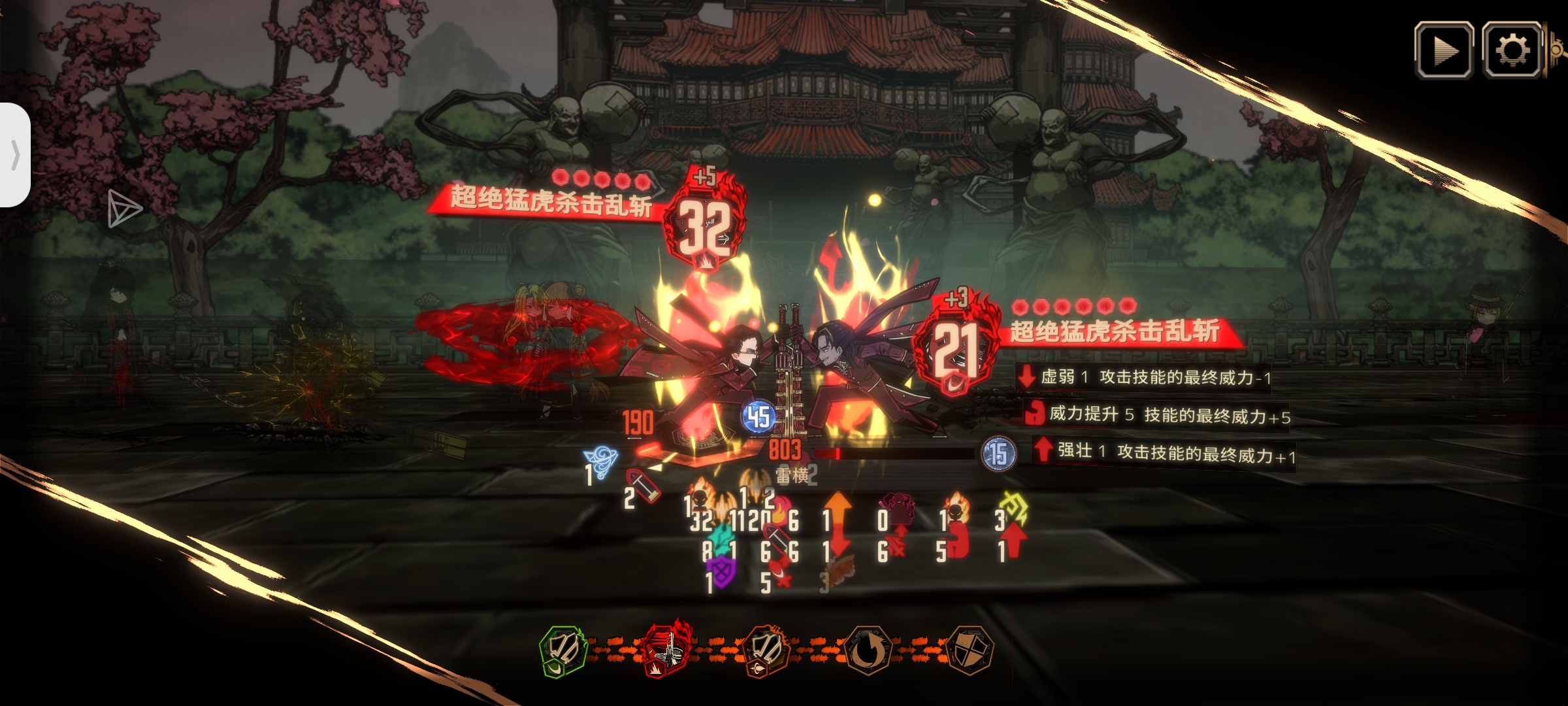Viewport: 1568px width, 706px height.
Task: Select the orange-framed guard skill icon
Action: point(766,650)
